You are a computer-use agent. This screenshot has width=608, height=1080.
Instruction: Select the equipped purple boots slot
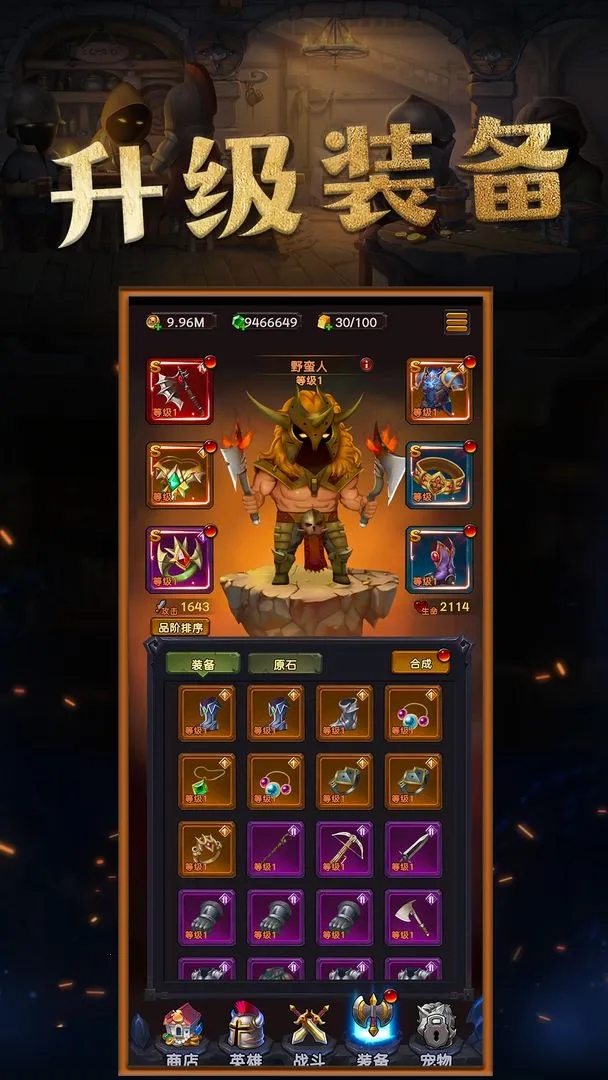click(438, 559)
